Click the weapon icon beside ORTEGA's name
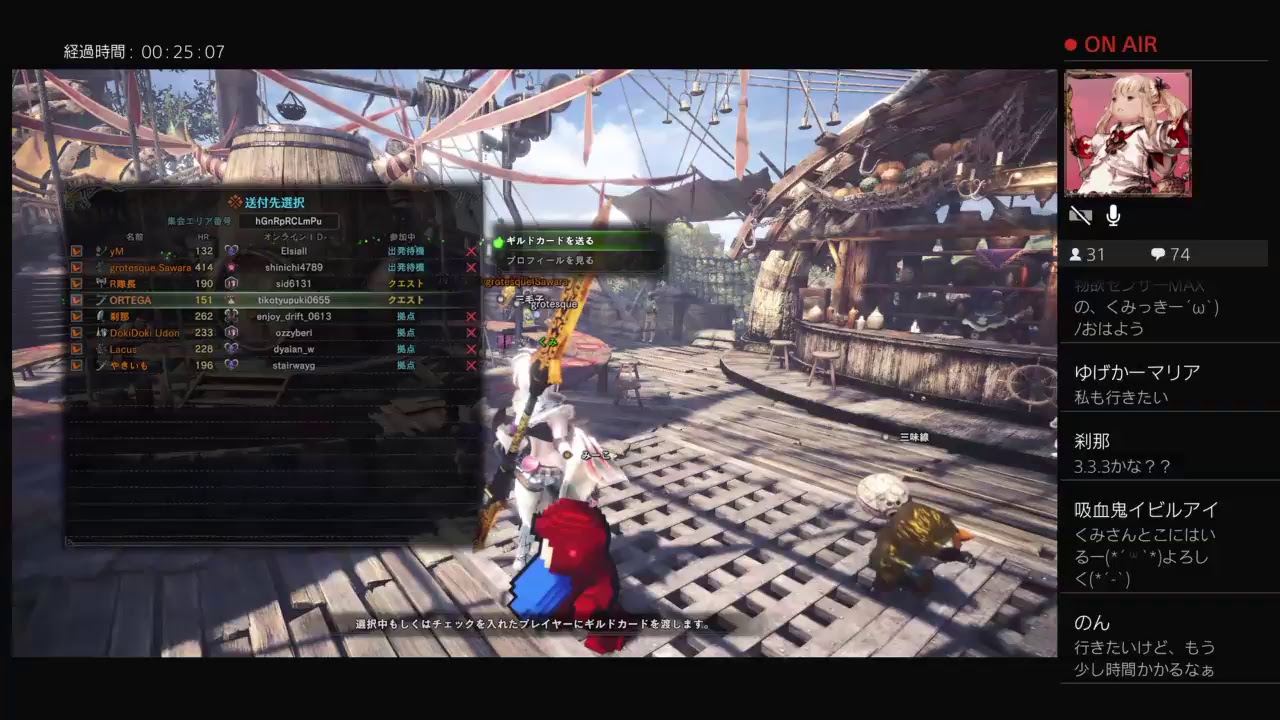 (102, 299)
